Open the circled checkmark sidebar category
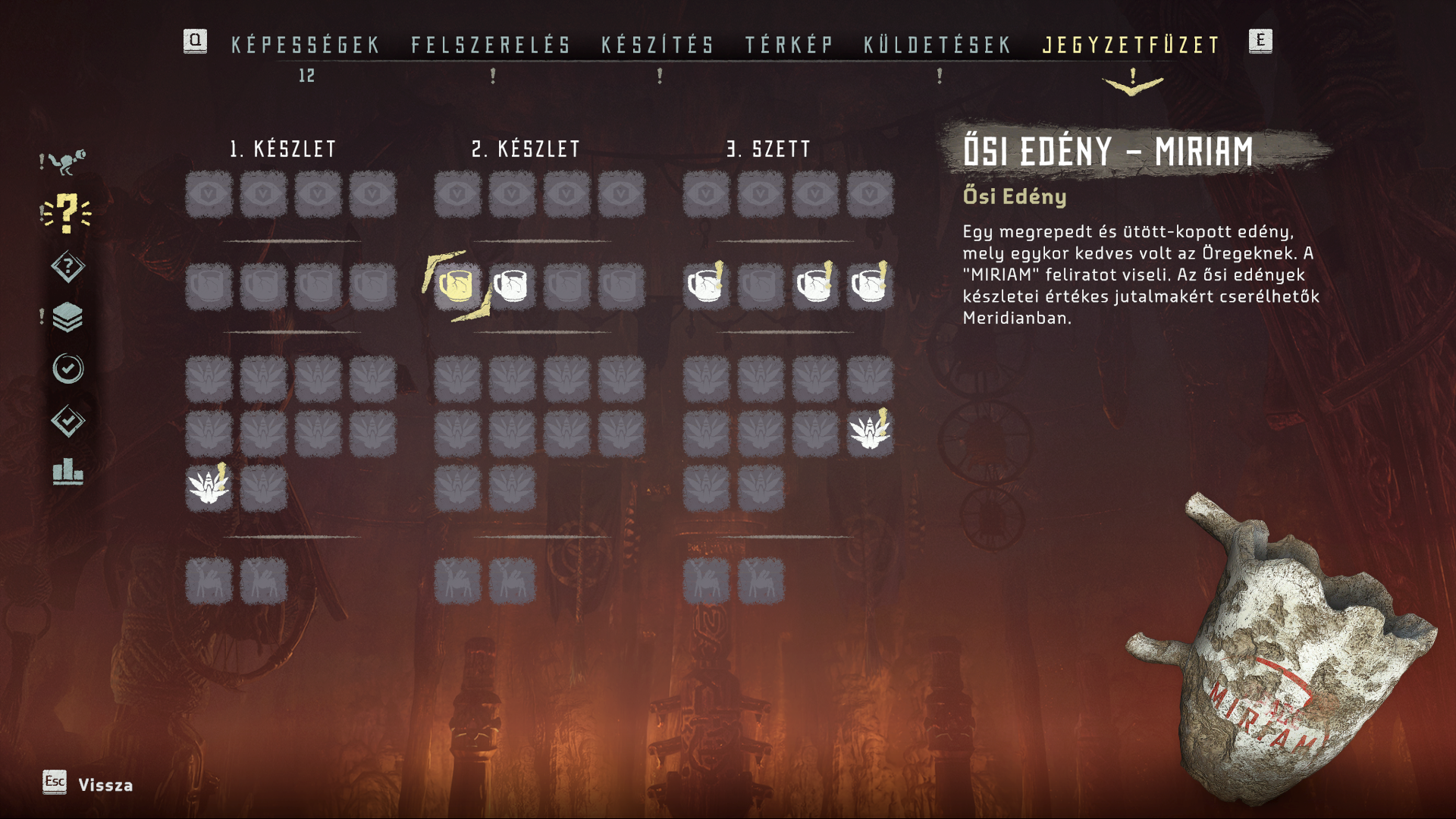This screenshot has width=1456, height=819. (67, 369)
